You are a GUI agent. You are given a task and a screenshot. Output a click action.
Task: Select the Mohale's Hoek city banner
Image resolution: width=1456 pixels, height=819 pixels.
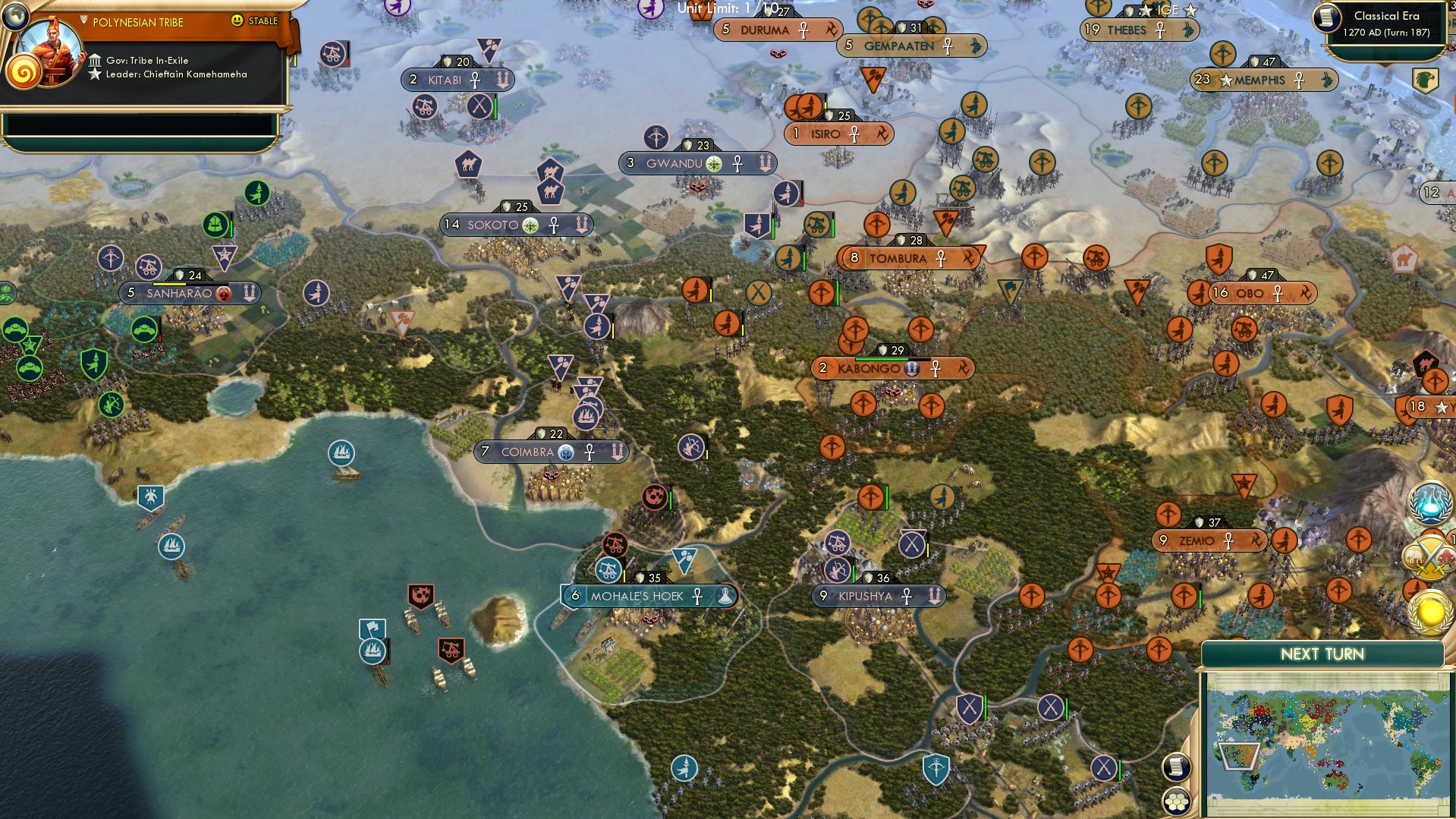point(649,597)
